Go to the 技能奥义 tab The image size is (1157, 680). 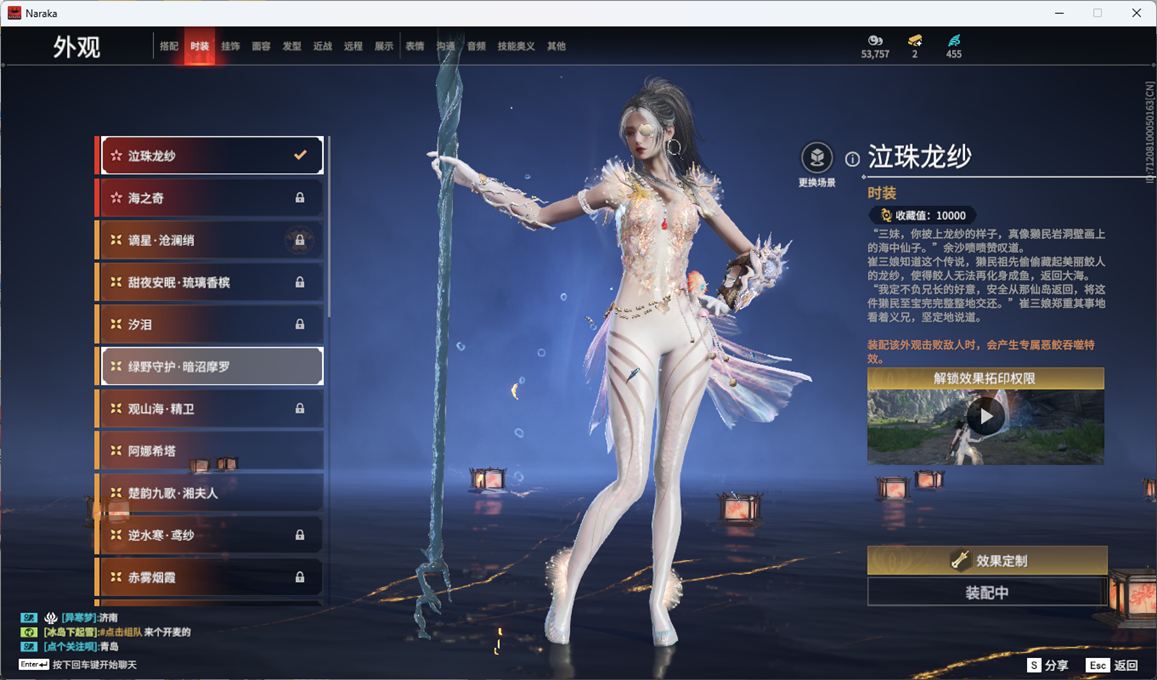click(516, 47)
